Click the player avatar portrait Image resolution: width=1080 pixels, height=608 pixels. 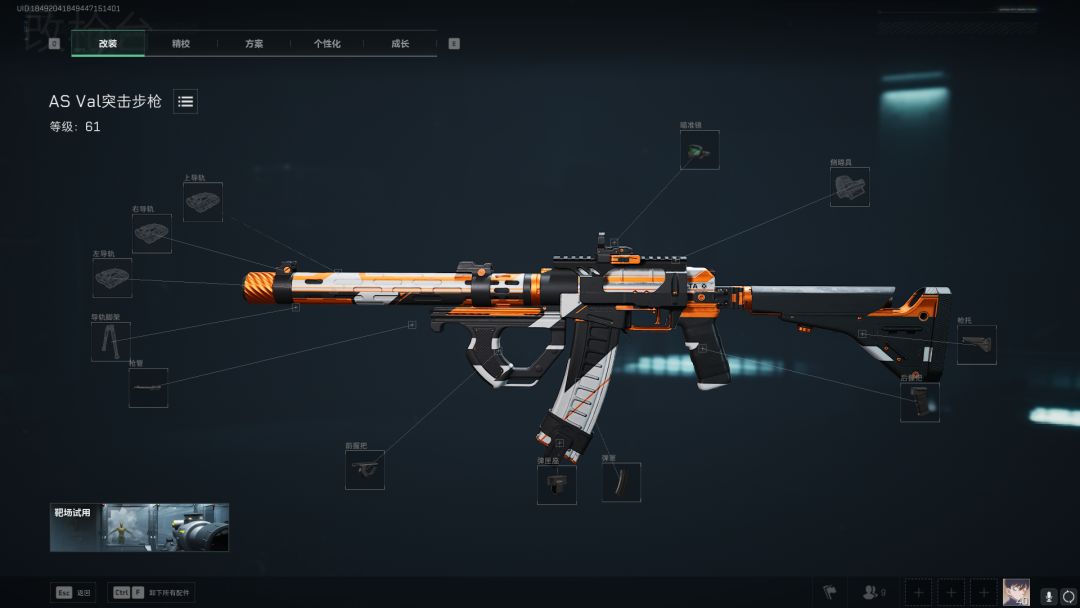[x=1016, y=592]
